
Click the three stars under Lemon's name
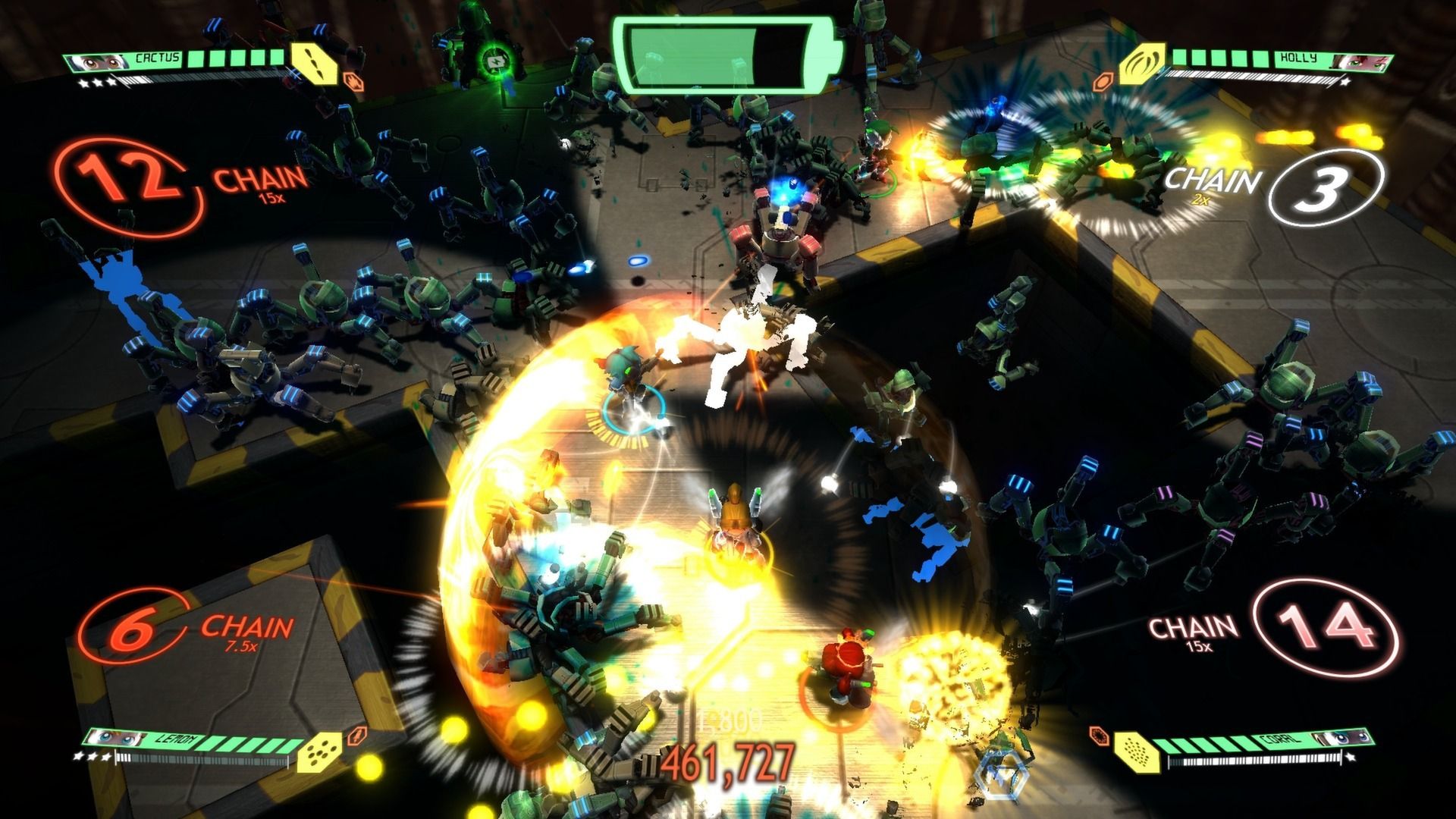pos(93,756)
